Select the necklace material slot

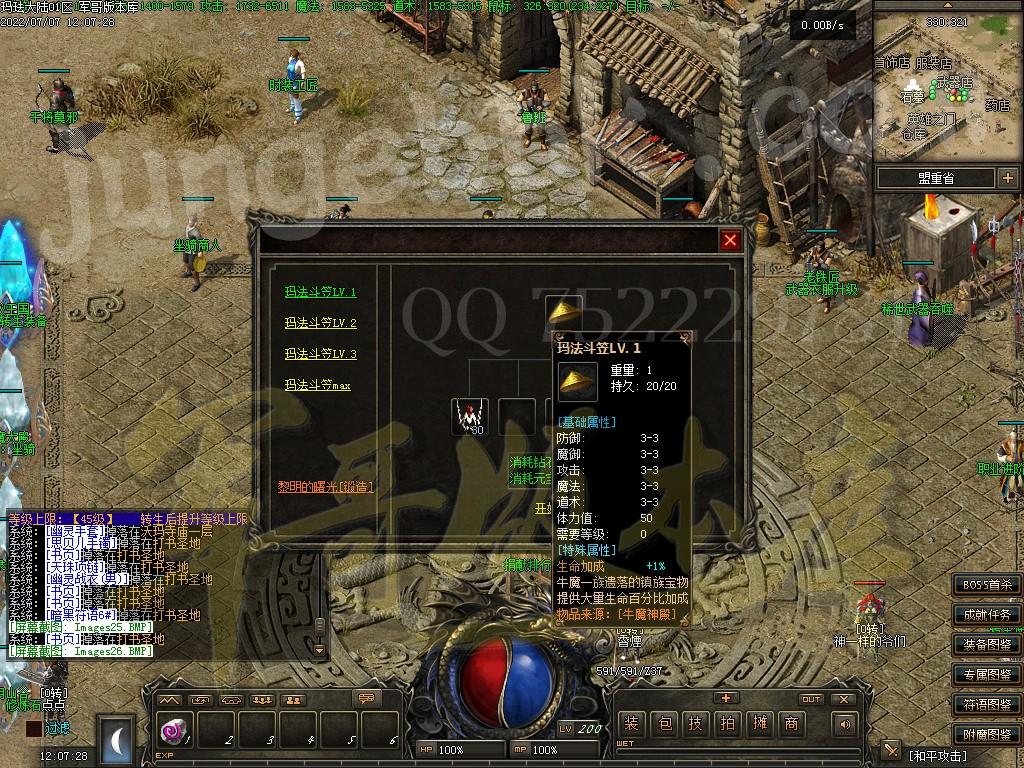tap(468, 416)
